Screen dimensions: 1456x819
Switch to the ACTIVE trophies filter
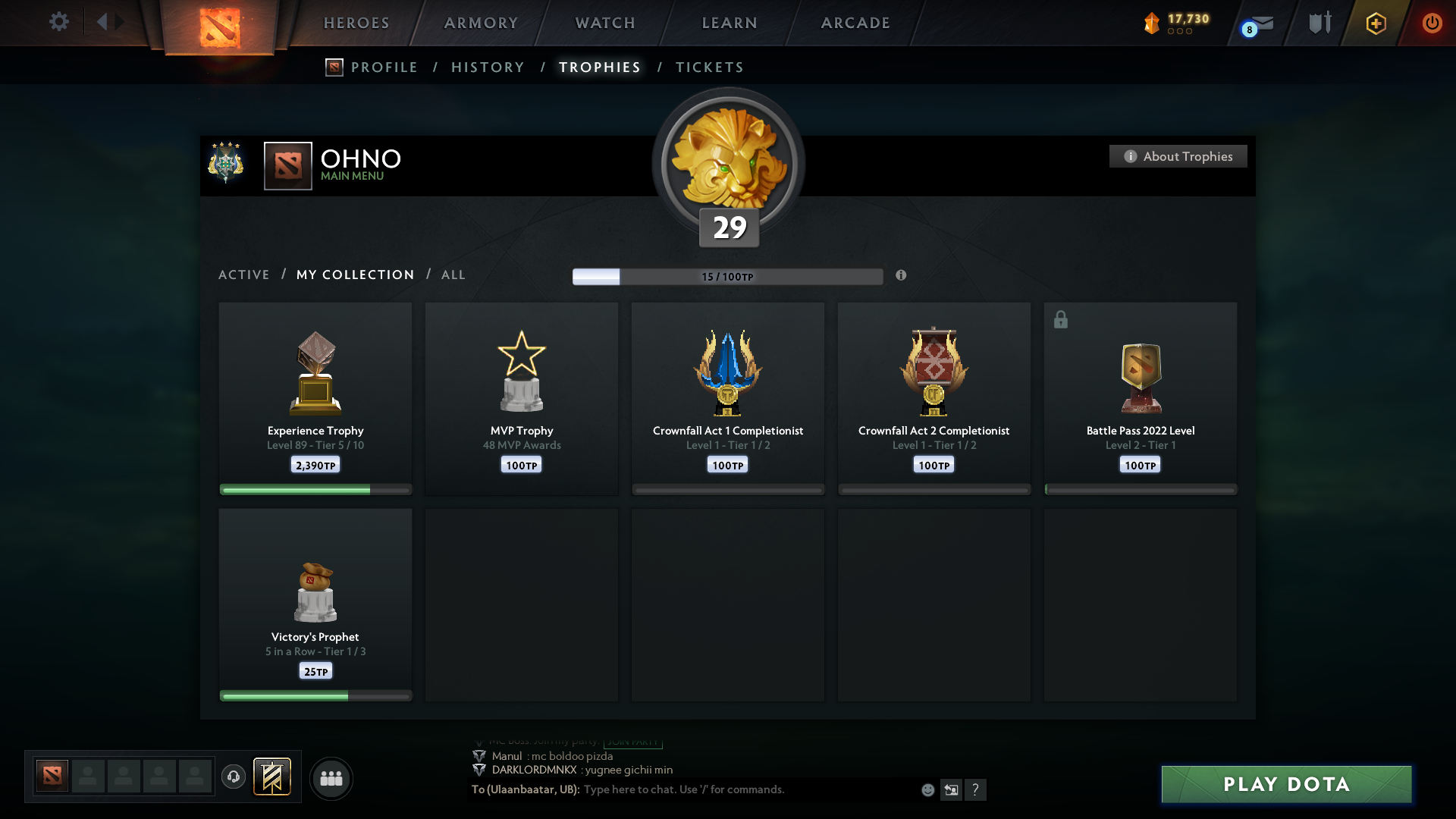(244, 275)
